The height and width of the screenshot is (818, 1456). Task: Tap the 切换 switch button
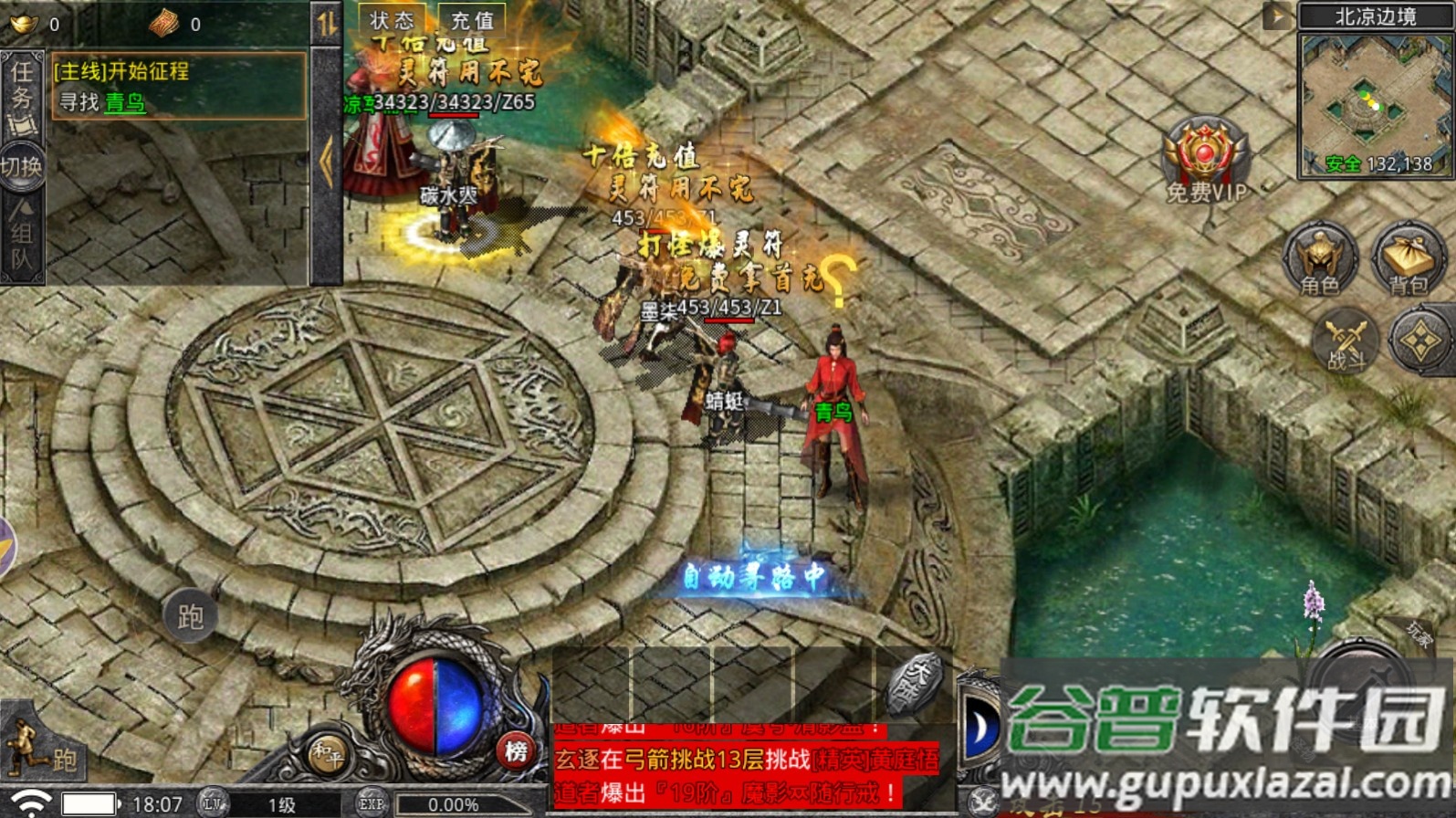coord(21,167)
